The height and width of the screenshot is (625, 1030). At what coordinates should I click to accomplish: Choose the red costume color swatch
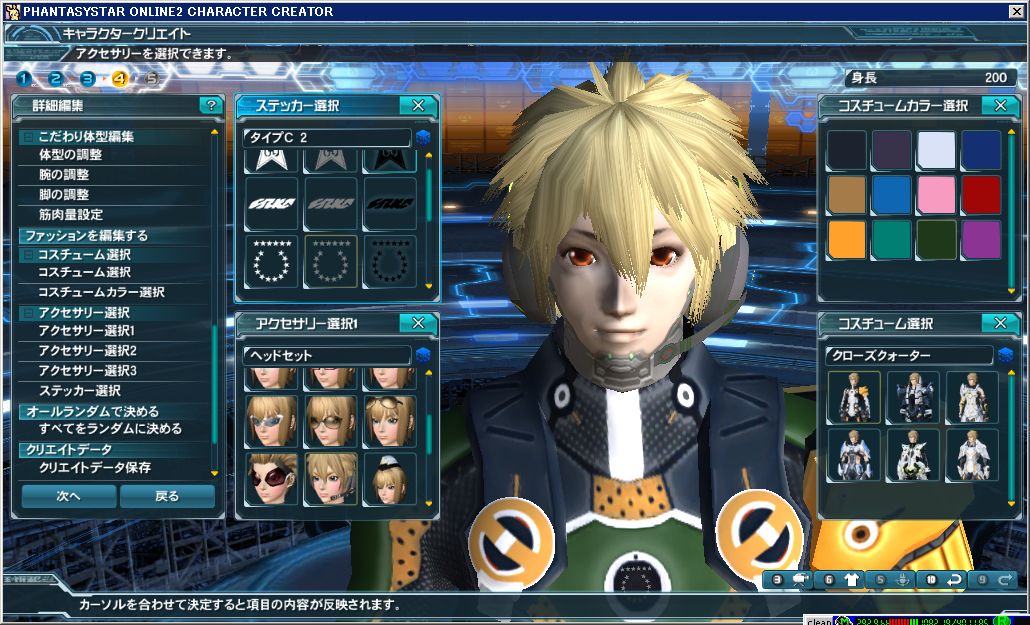click(x=981, y=195)
